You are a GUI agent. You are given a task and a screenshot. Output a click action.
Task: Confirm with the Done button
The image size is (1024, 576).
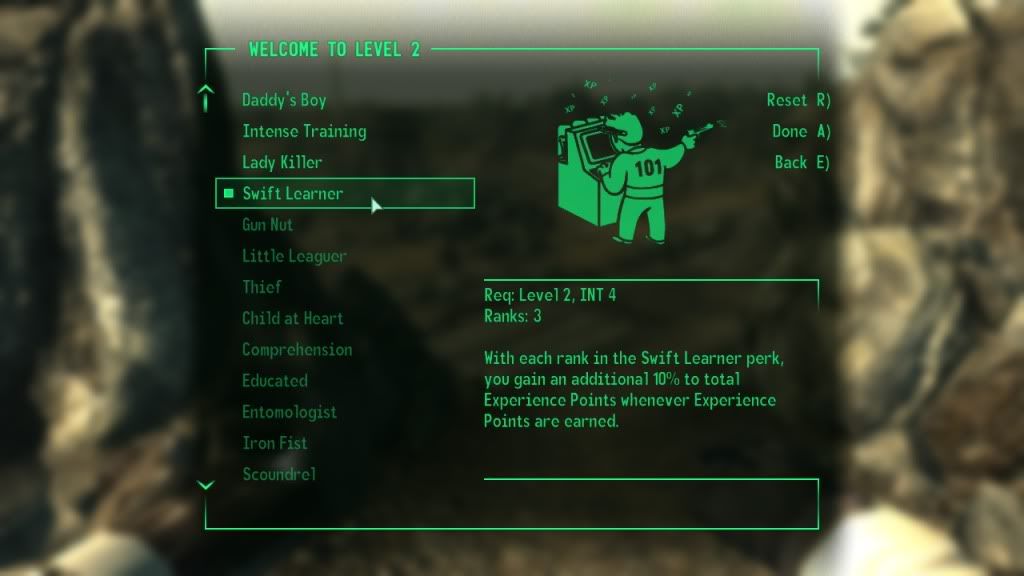(801, 131)
